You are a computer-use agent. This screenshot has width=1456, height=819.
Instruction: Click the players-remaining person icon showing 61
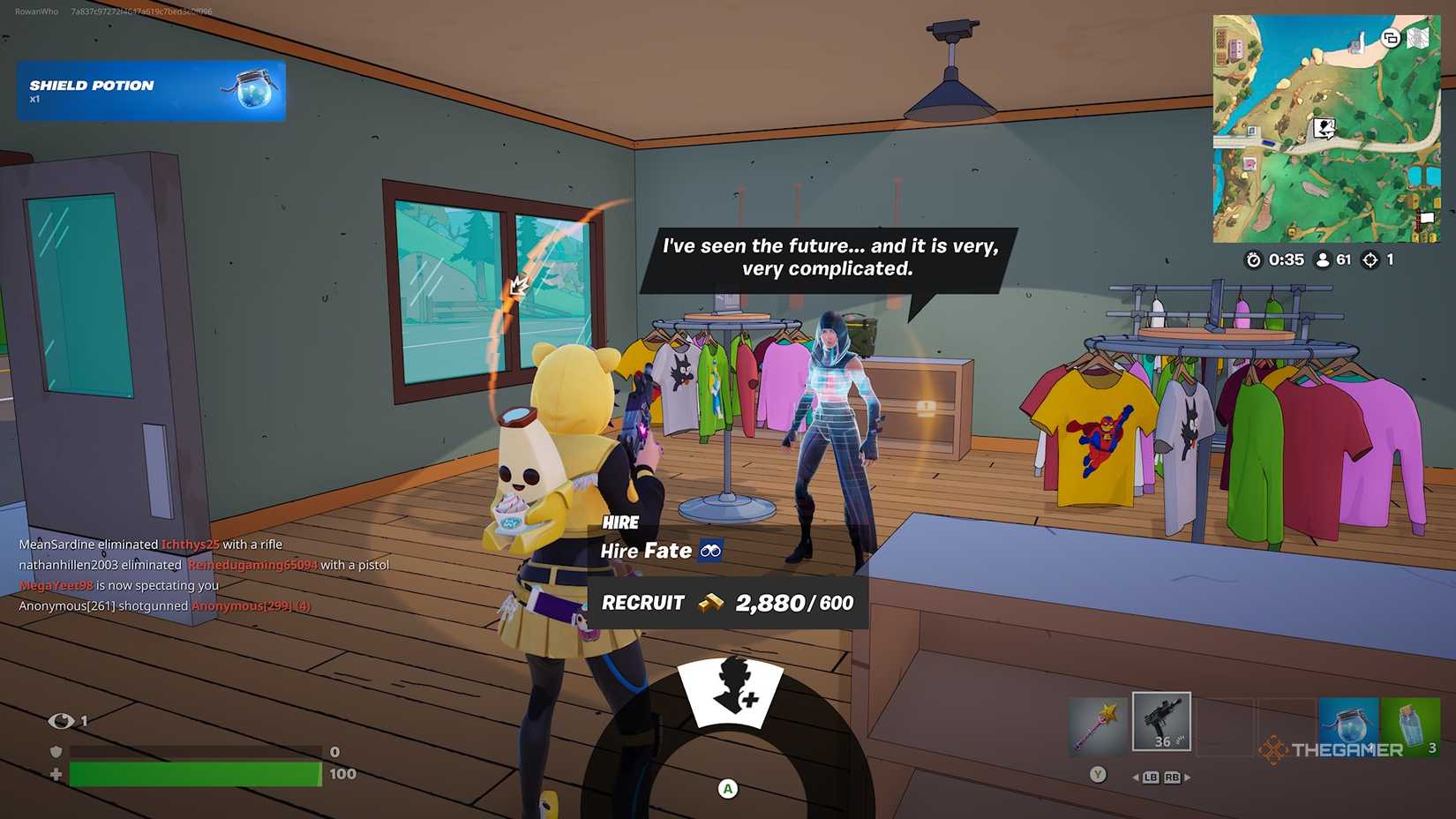tap(1323, 259)
